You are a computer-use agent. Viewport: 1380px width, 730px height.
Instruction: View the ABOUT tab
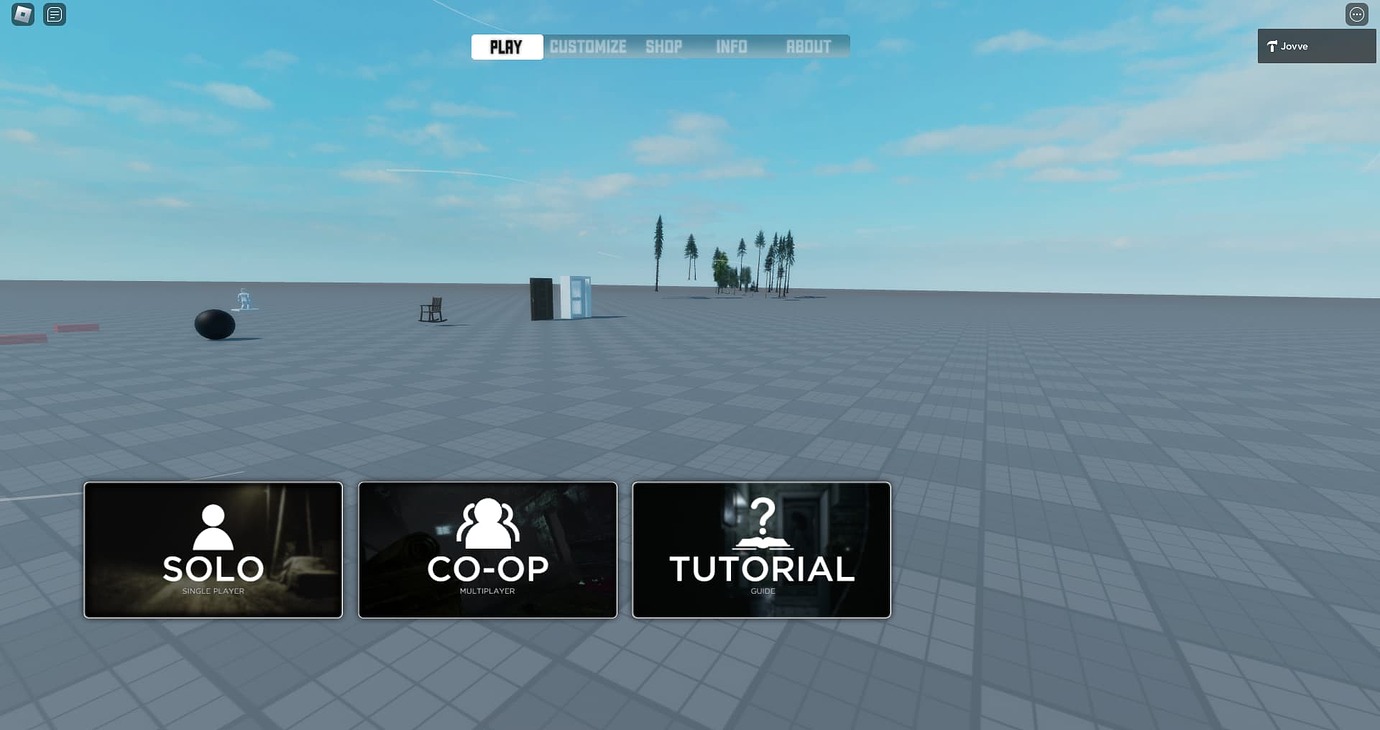pos(809,46)
